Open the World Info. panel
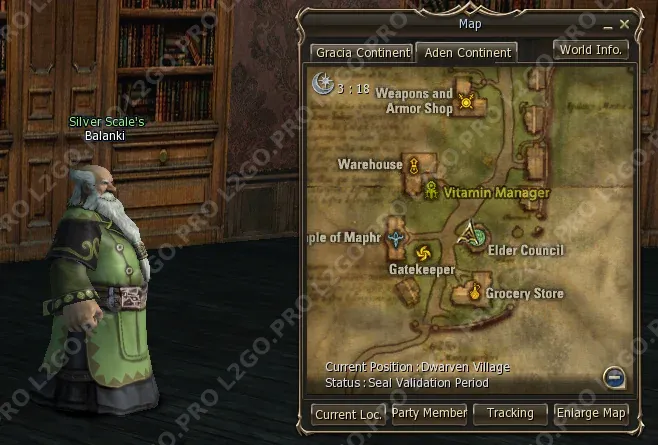The image size is (658, 445). click(591, 49)
